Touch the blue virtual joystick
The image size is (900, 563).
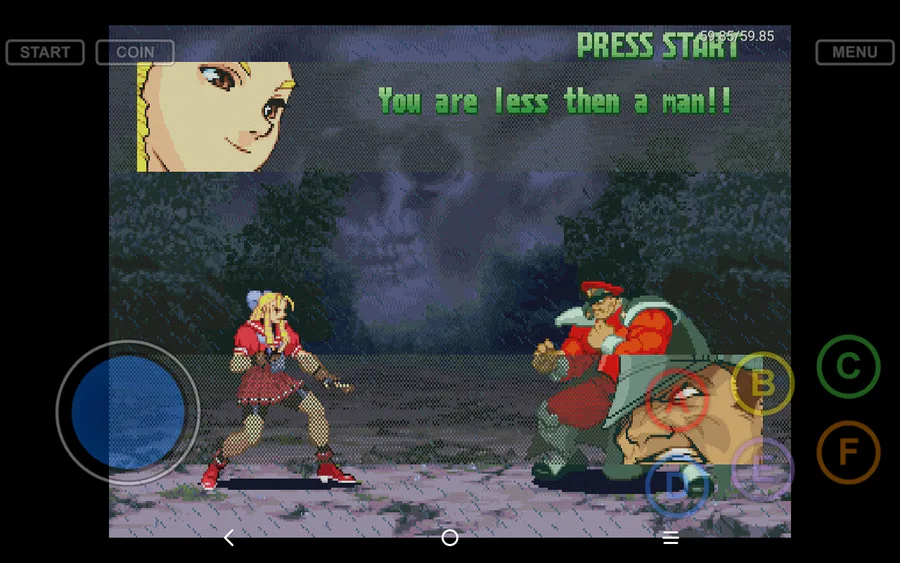tap(128, 412)
